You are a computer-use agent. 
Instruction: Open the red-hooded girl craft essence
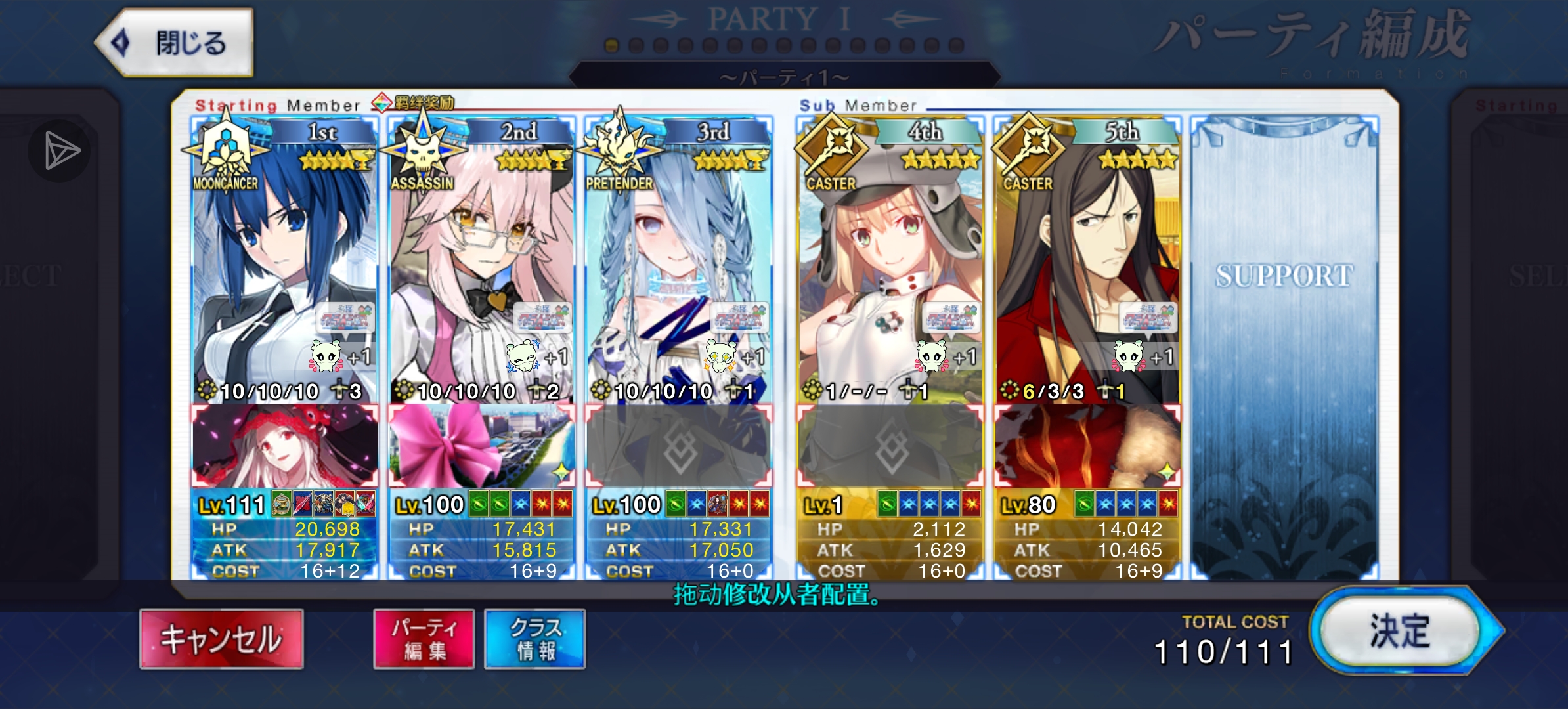[x=284, y=446]
